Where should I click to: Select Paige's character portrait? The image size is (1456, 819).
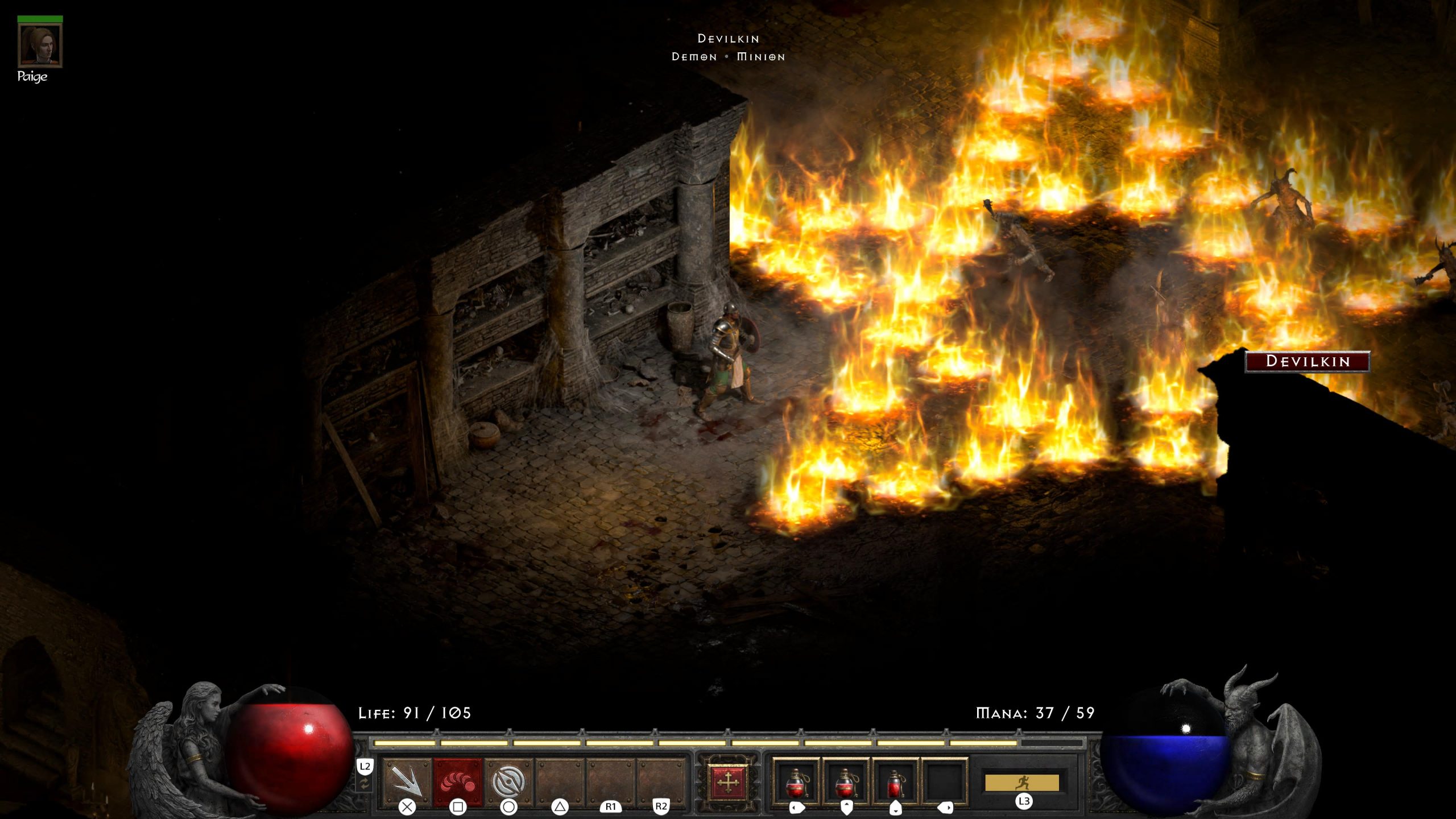pyautogui.click(x=40, y=45)
